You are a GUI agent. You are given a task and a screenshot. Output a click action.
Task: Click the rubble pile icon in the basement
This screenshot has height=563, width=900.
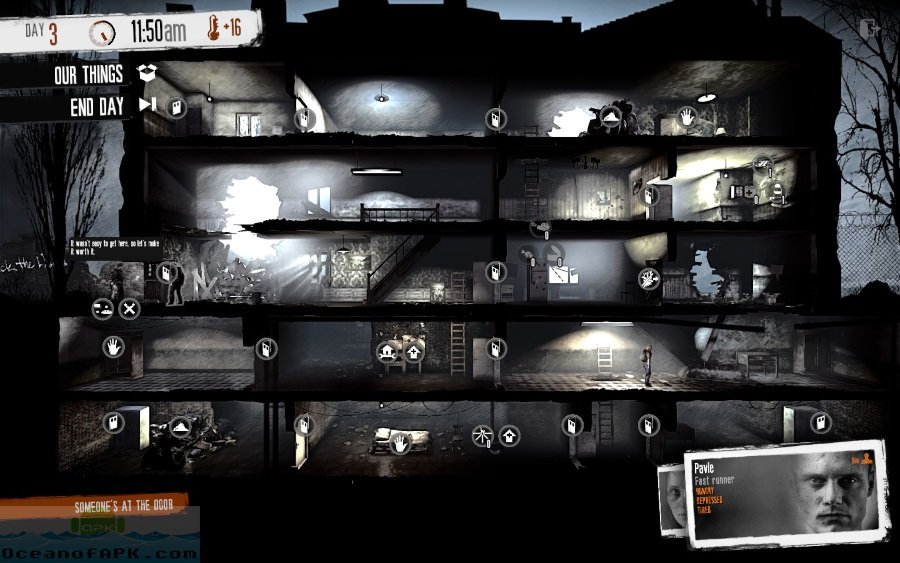tap(181, 426)
